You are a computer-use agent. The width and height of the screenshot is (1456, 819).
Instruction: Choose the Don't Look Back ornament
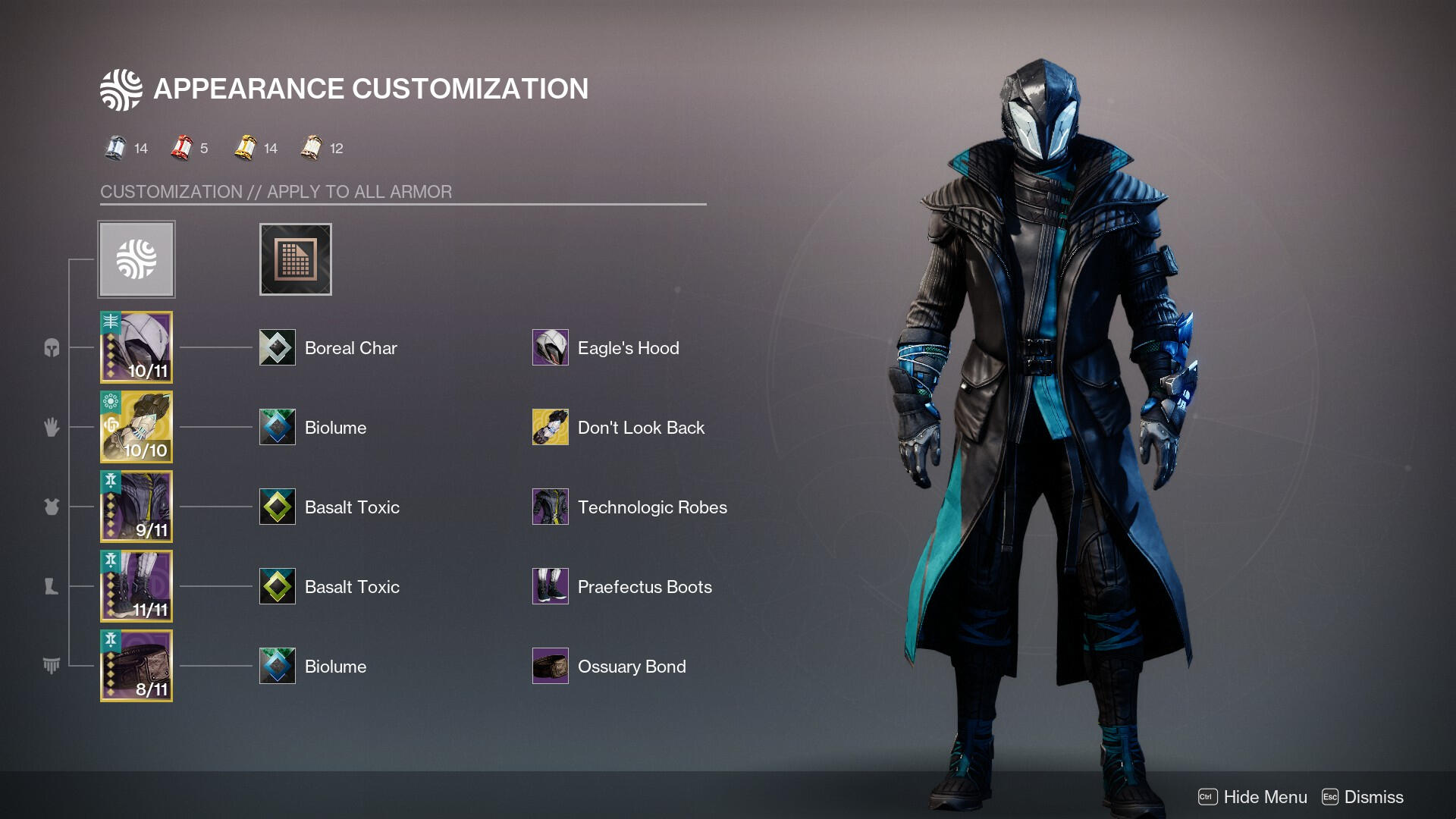(551, 428)
